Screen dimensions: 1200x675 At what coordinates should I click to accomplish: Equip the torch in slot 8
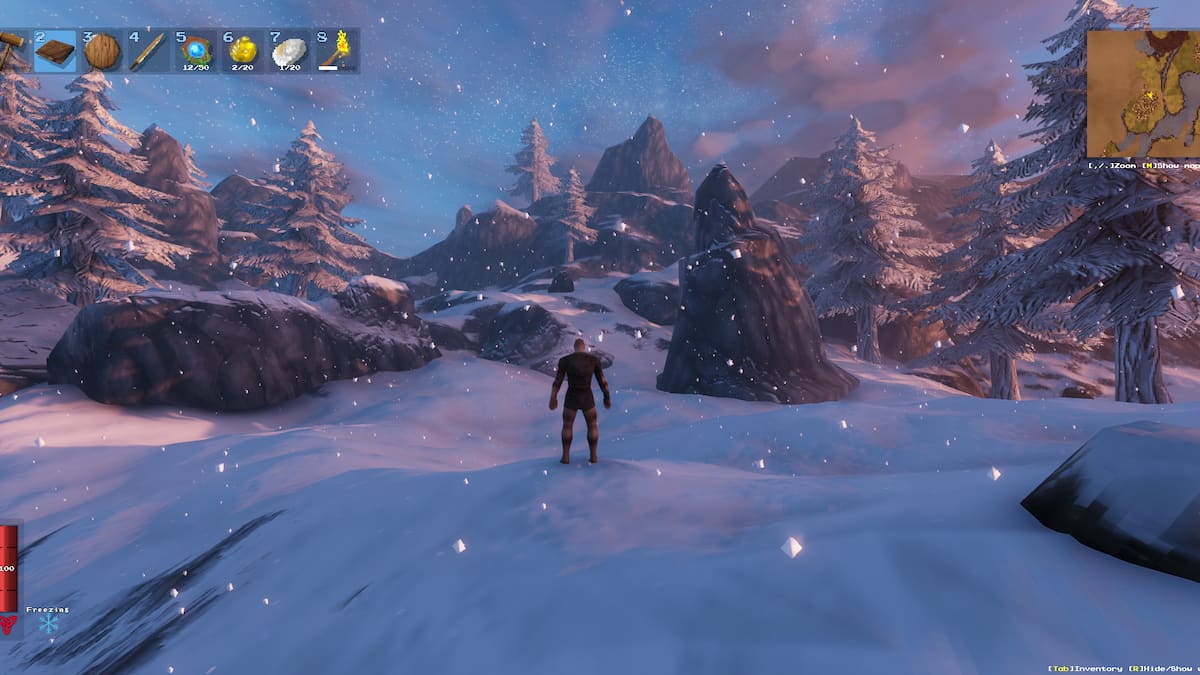(x=336, y=51)
